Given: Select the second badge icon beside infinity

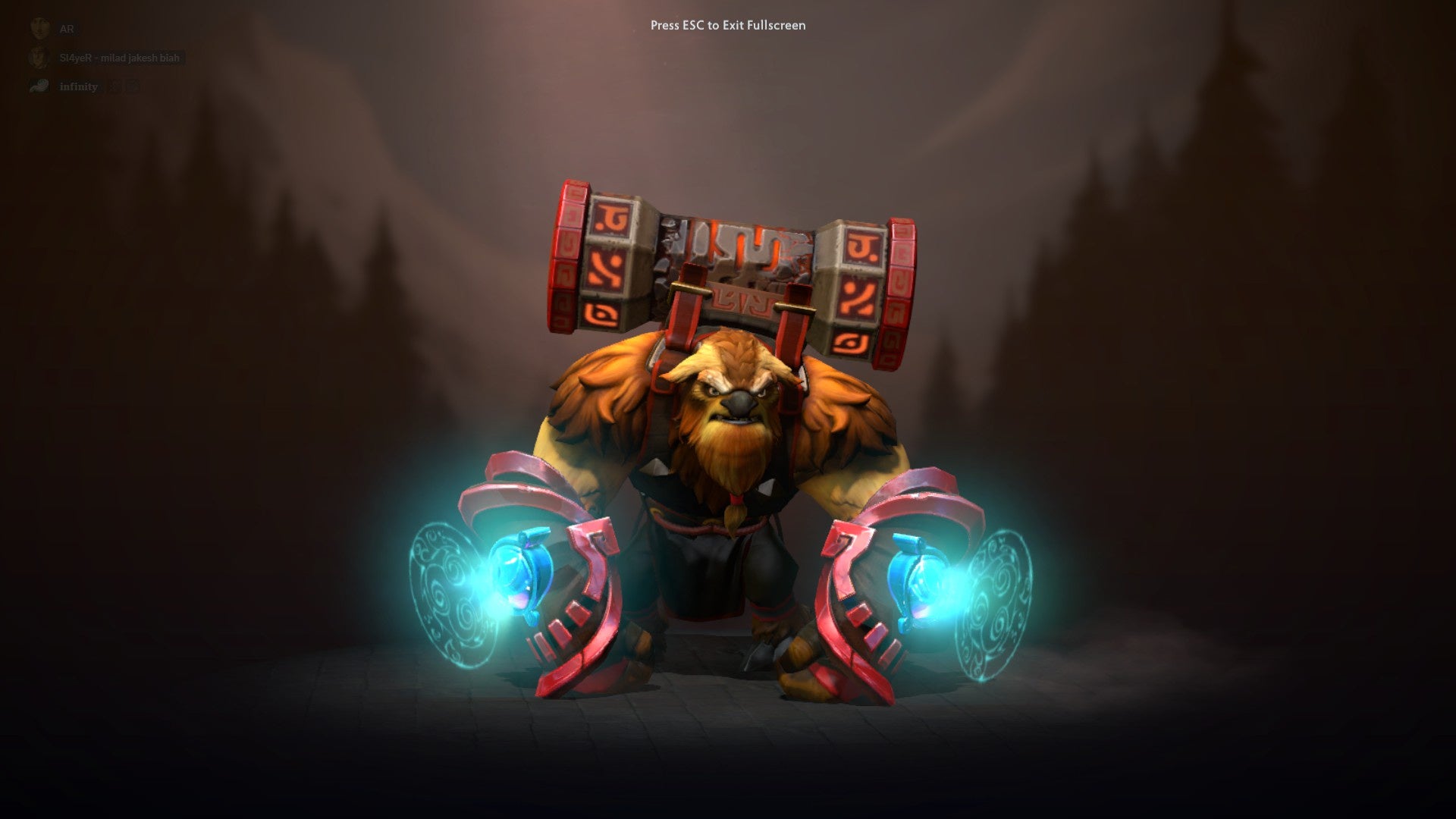Looking at the screenshot, I should pos(133,86).
